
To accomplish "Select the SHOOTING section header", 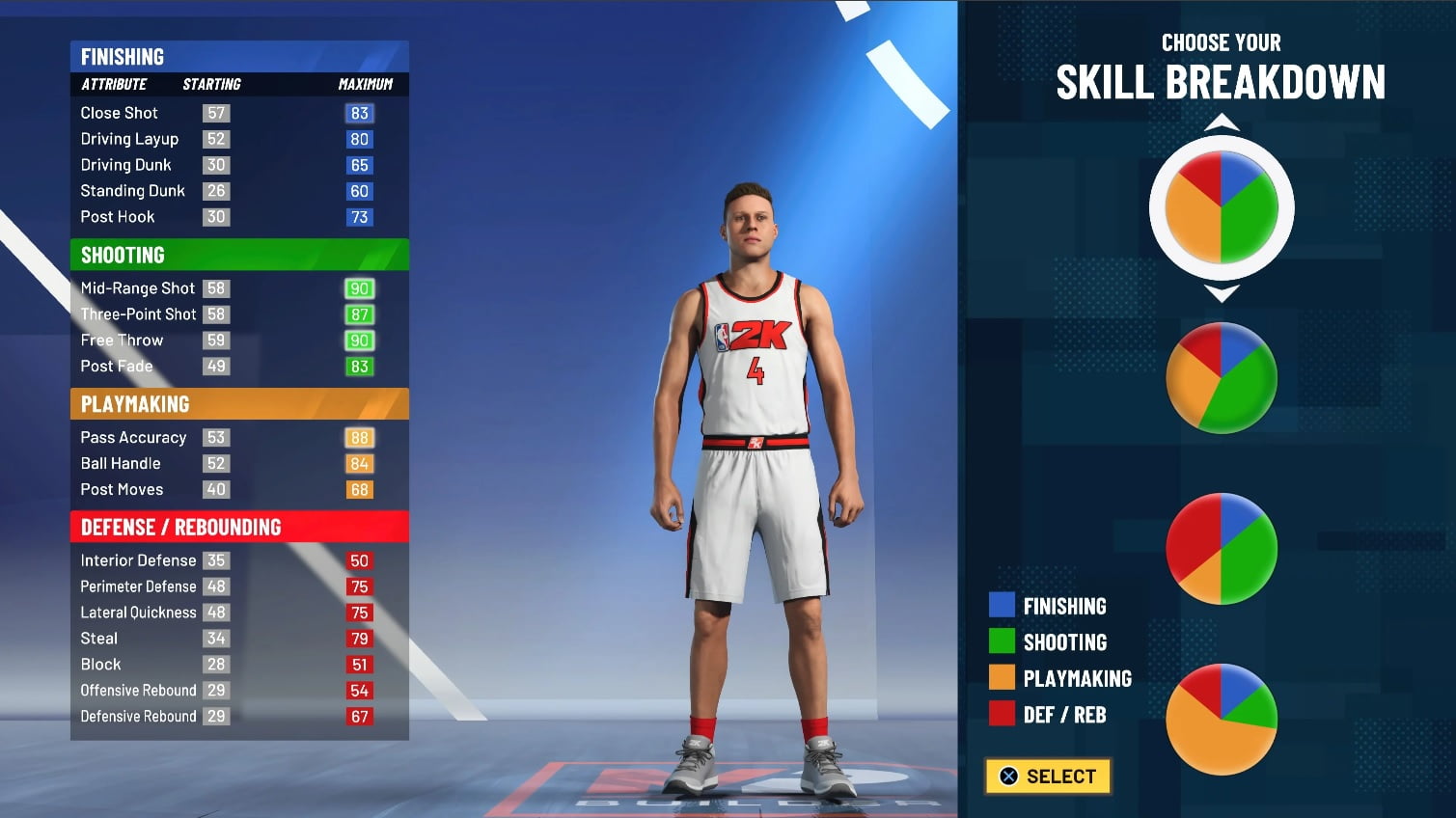I will pos(239,255).
